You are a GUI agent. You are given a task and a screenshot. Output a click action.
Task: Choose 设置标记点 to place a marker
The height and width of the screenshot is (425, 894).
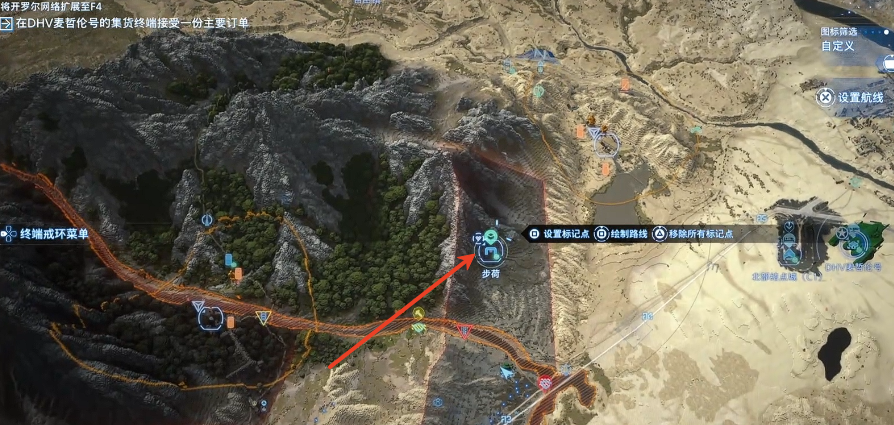click(561, 234)
